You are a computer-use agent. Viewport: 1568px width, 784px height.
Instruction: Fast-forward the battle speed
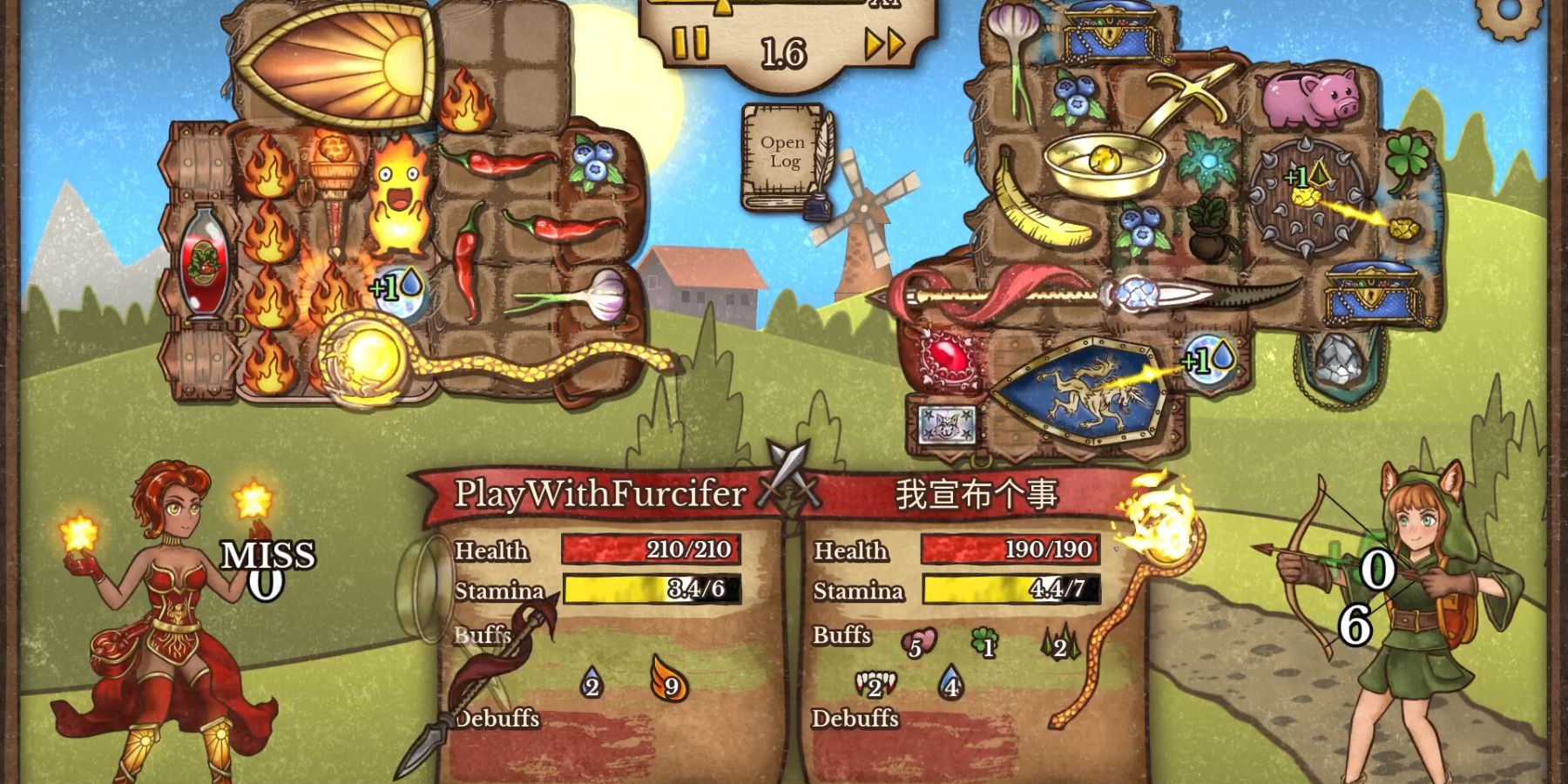[884, 44]
